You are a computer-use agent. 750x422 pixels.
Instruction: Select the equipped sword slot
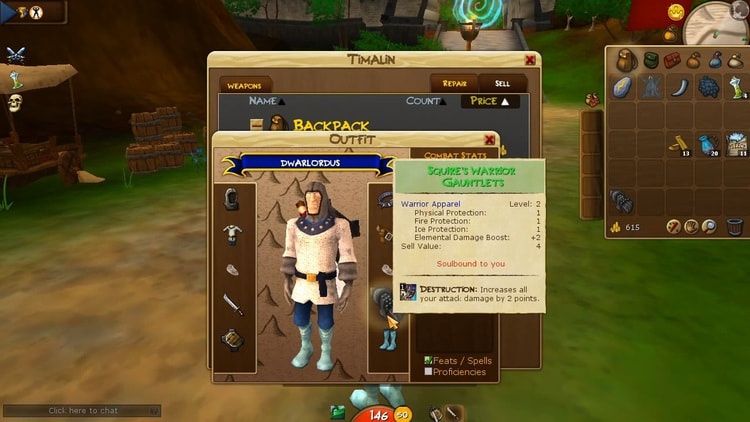232,304
